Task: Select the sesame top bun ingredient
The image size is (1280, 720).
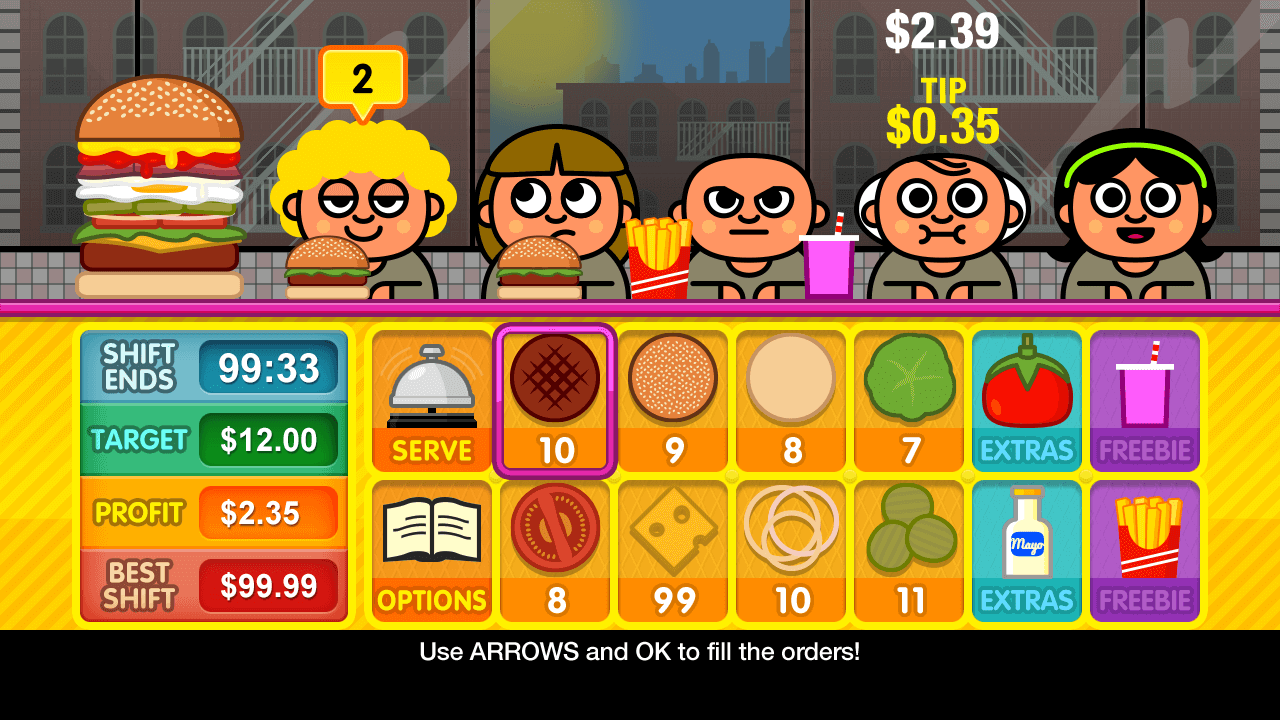Action: [673, 401]
